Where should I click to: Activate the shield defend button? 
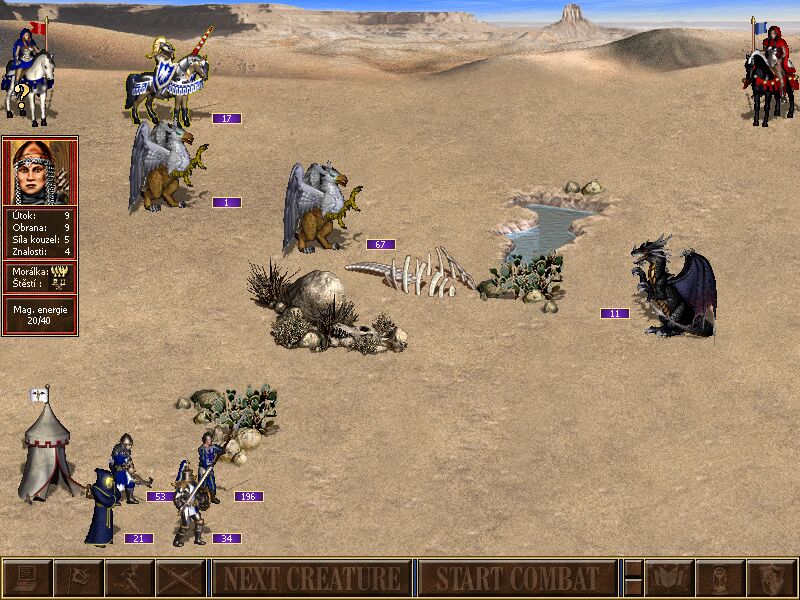771,578
